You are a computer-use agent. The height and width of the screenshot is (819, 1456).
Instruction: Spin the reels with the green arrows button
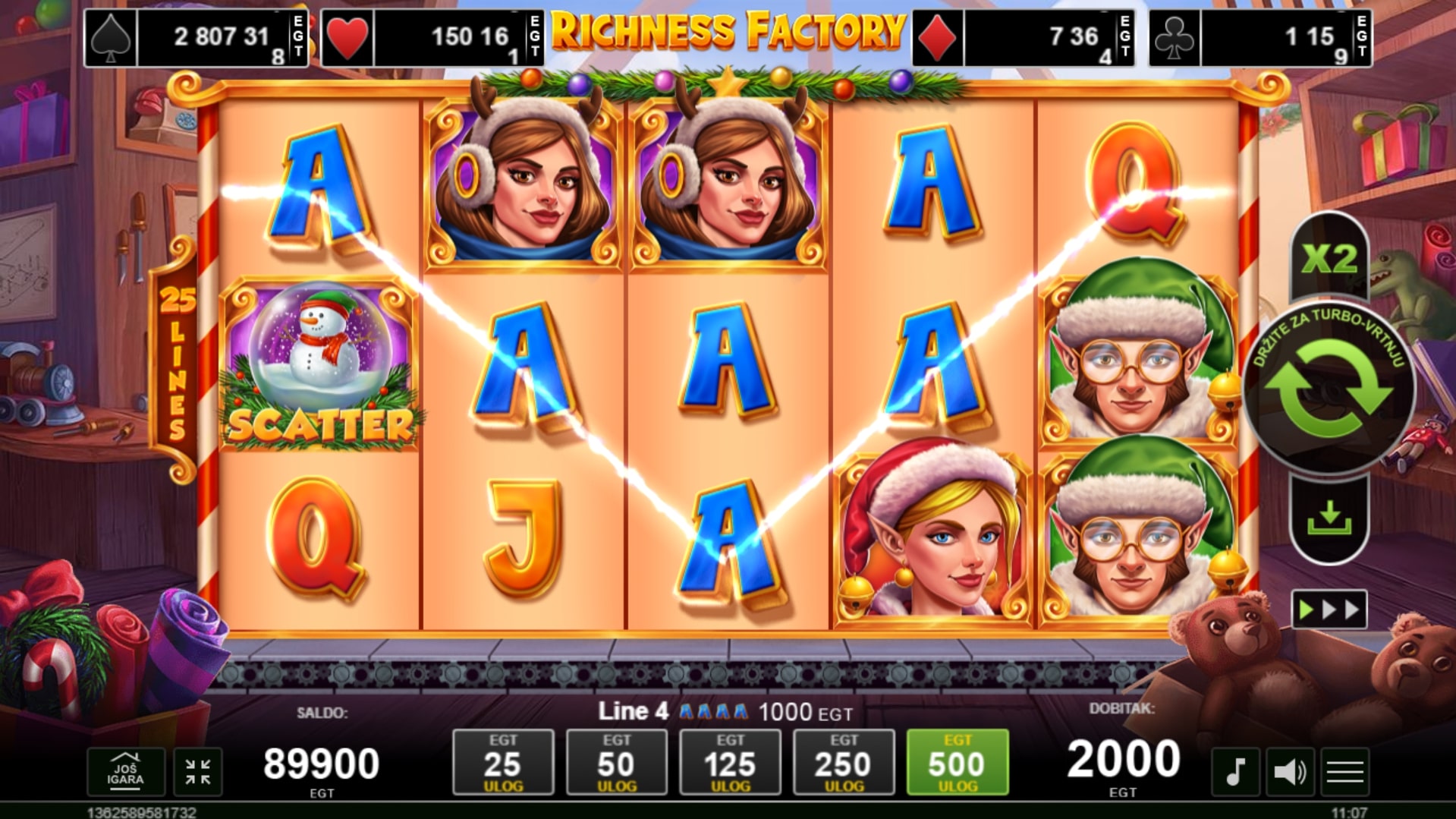point(1329,389)
